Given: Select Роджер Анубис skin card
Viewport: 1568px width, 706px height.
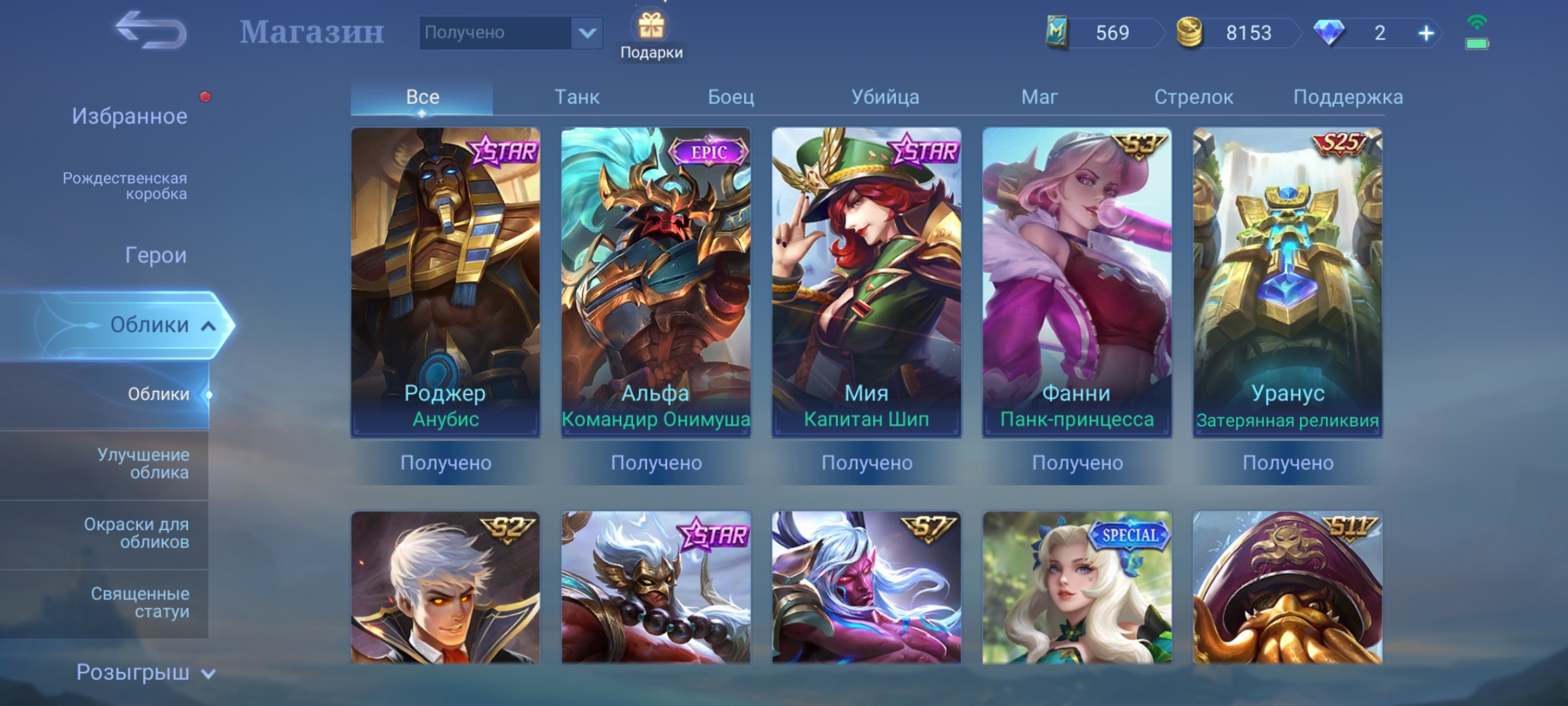Looking at the screenshot, I should click(446, 282).
